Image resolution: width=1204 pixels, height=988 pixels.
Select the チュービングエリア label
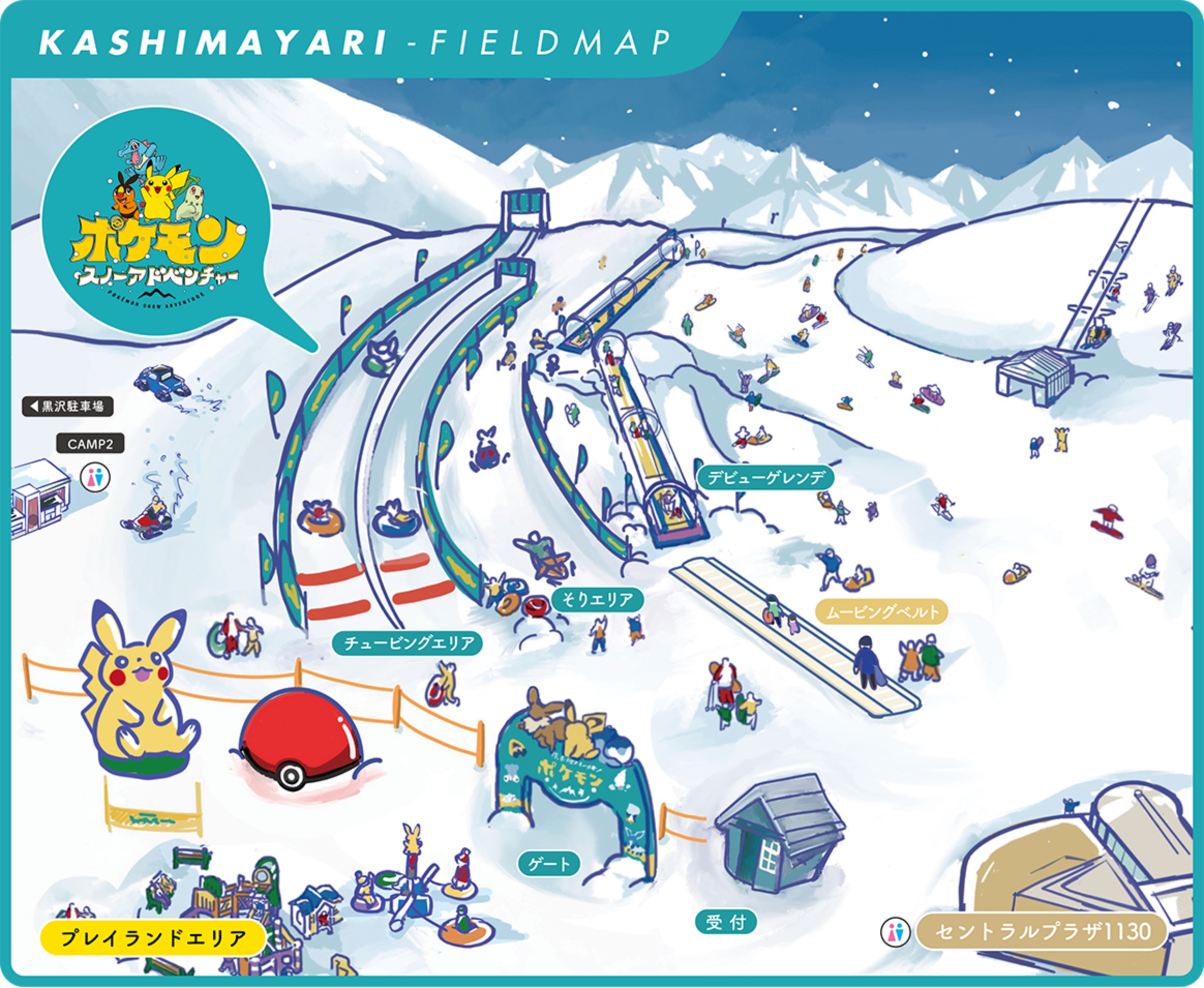coord(409,643)
